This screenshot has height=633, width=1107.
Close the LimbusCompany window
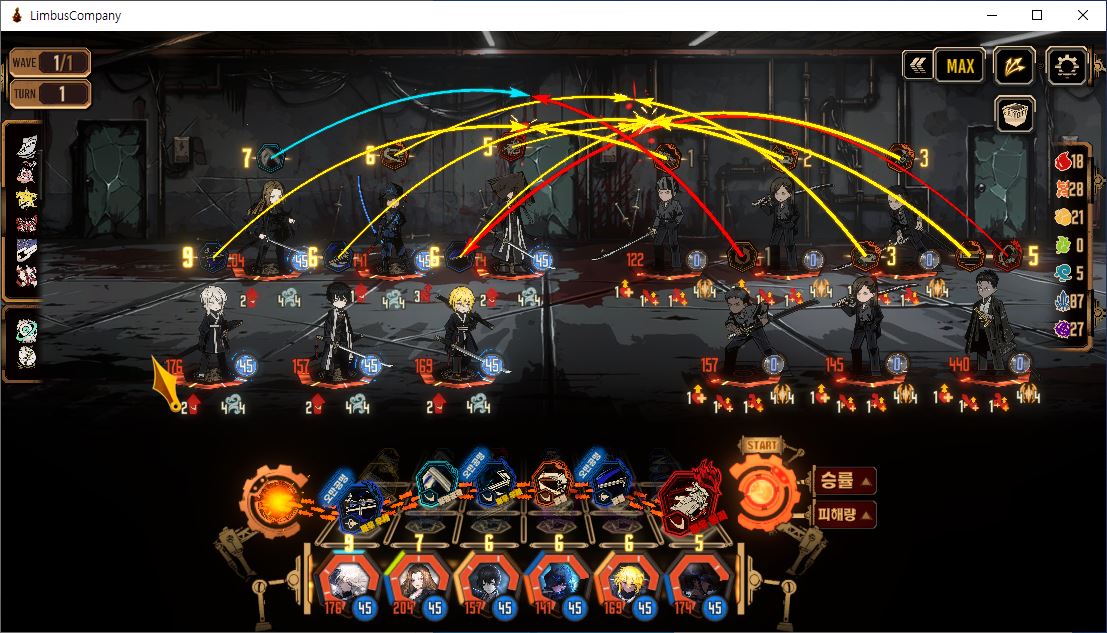pyautogui.click(x=1083, y=15)
